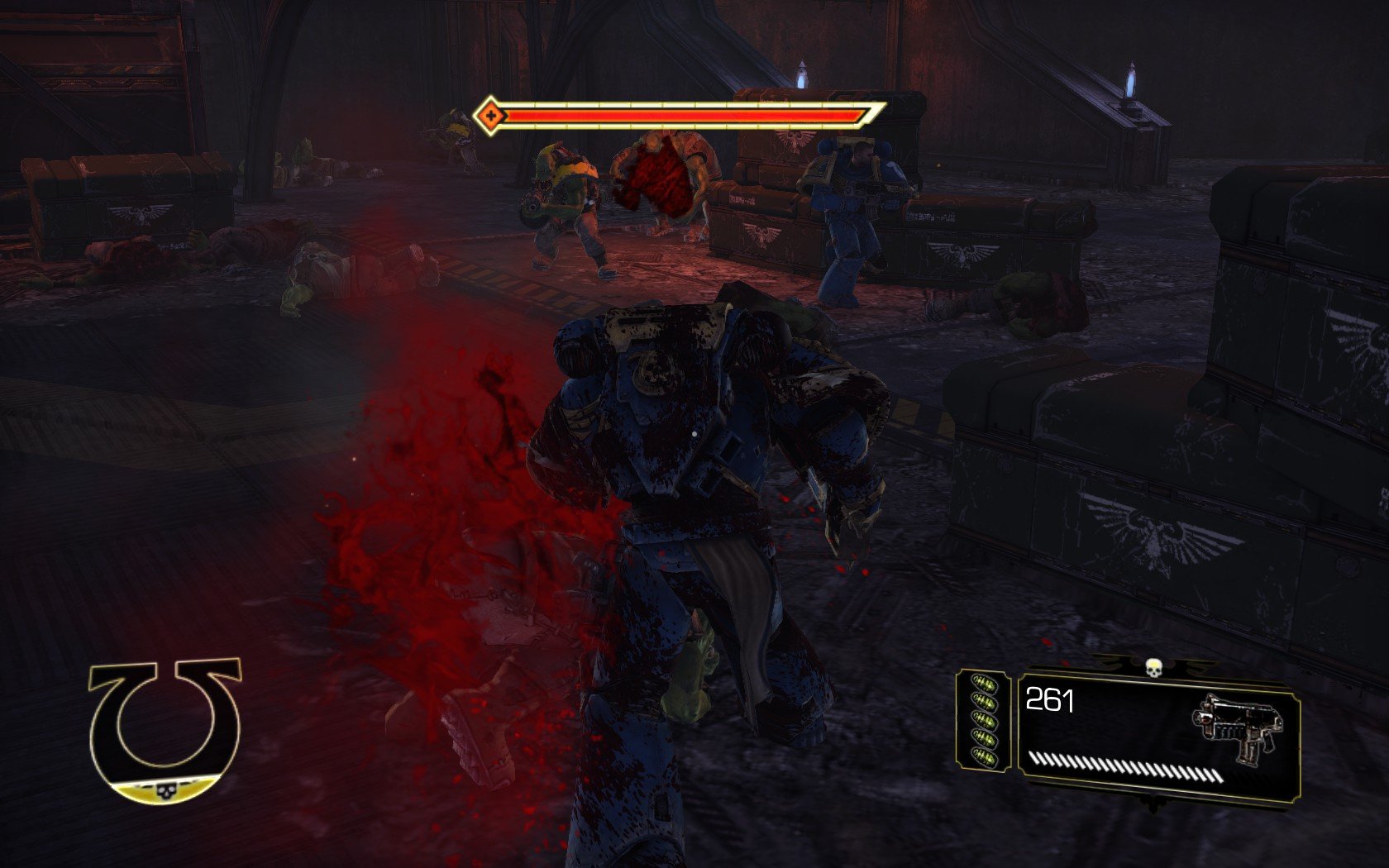
Task: Click the skull emblem above the ammo panel
Action: click(x=1154, y=669)
